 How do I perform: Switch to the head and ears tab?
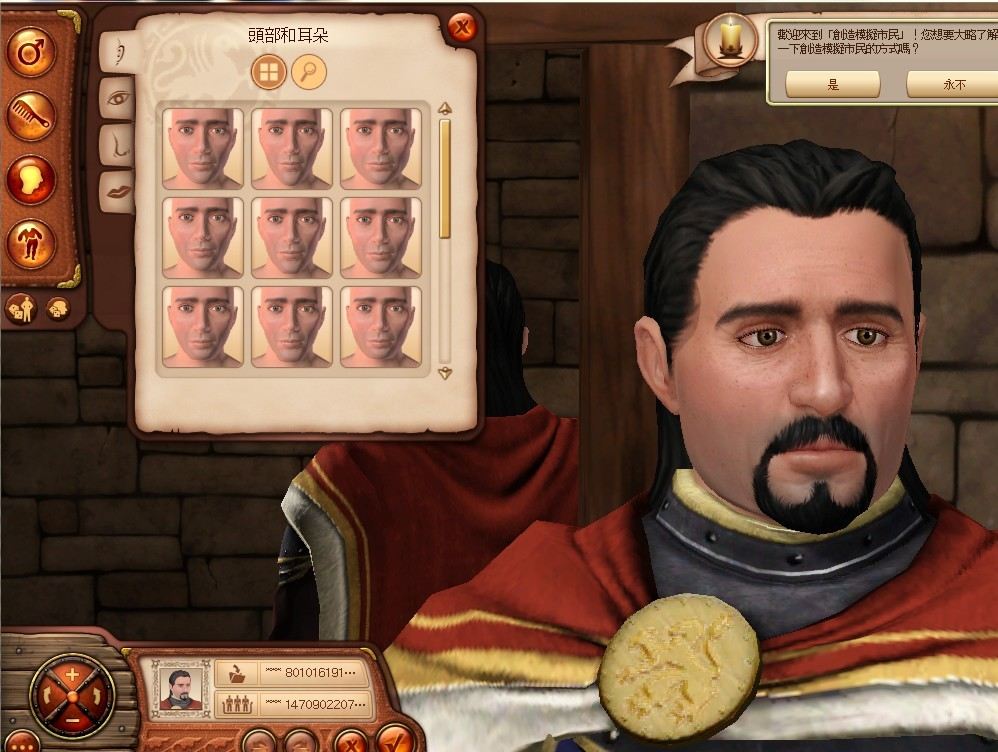(117, 51)
